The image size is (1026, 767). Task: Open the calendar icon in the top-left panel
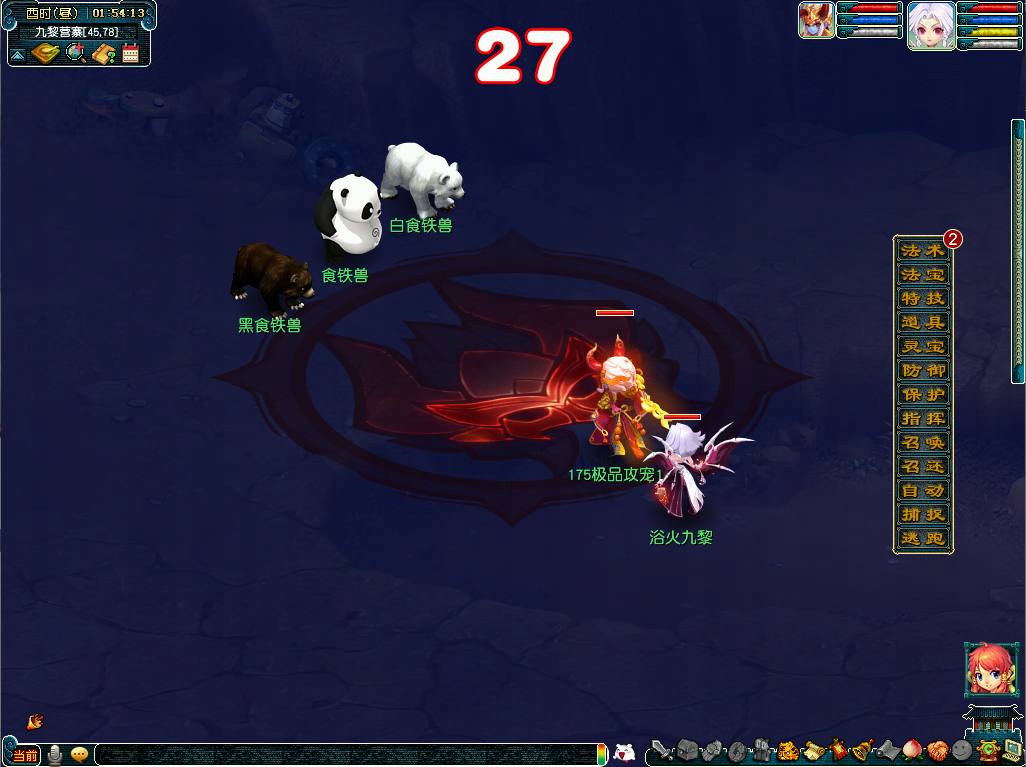130,53
